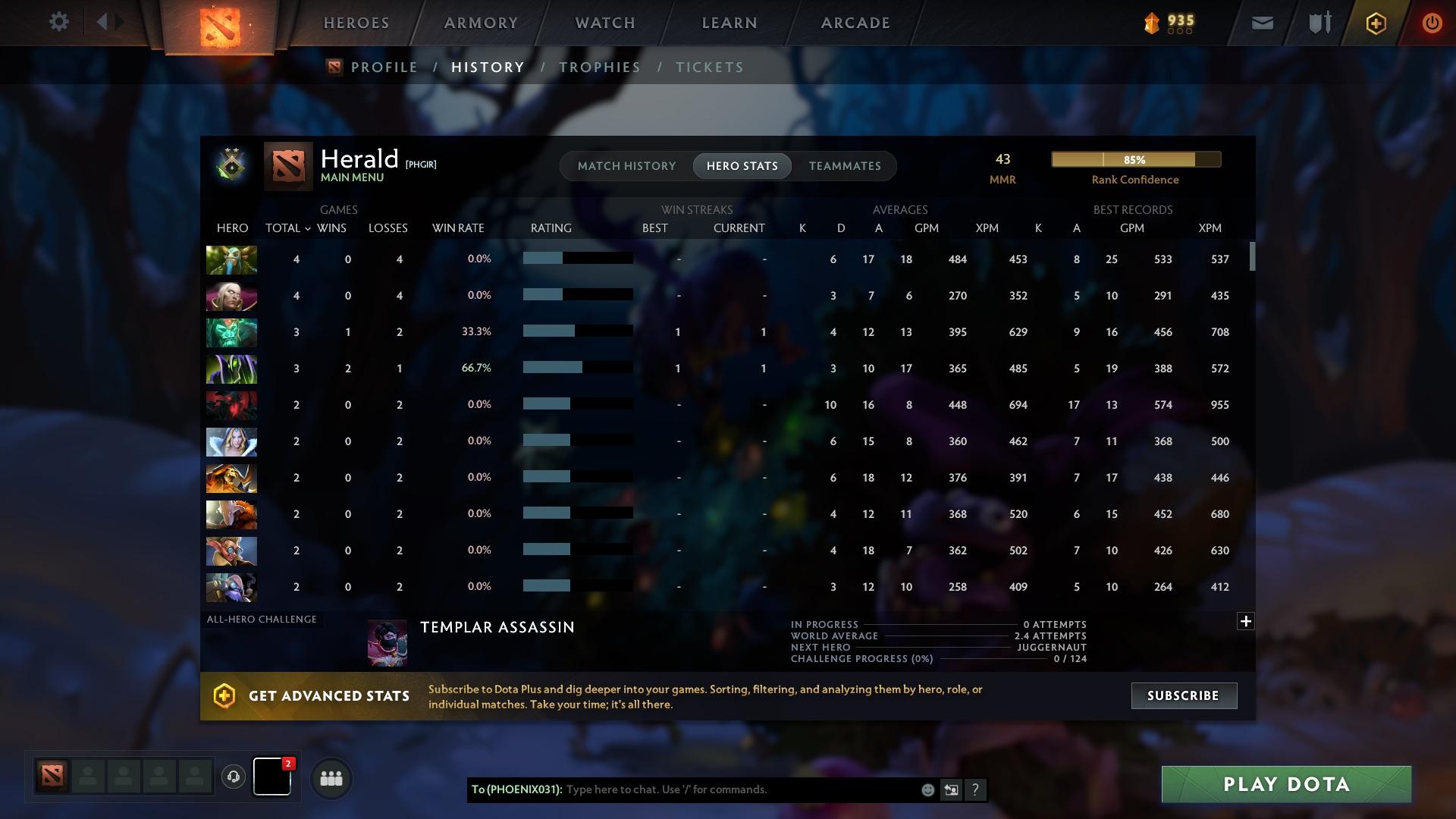
Task: Click the Rank Confidence progress bar
Action: click(x=1135, y=159)
